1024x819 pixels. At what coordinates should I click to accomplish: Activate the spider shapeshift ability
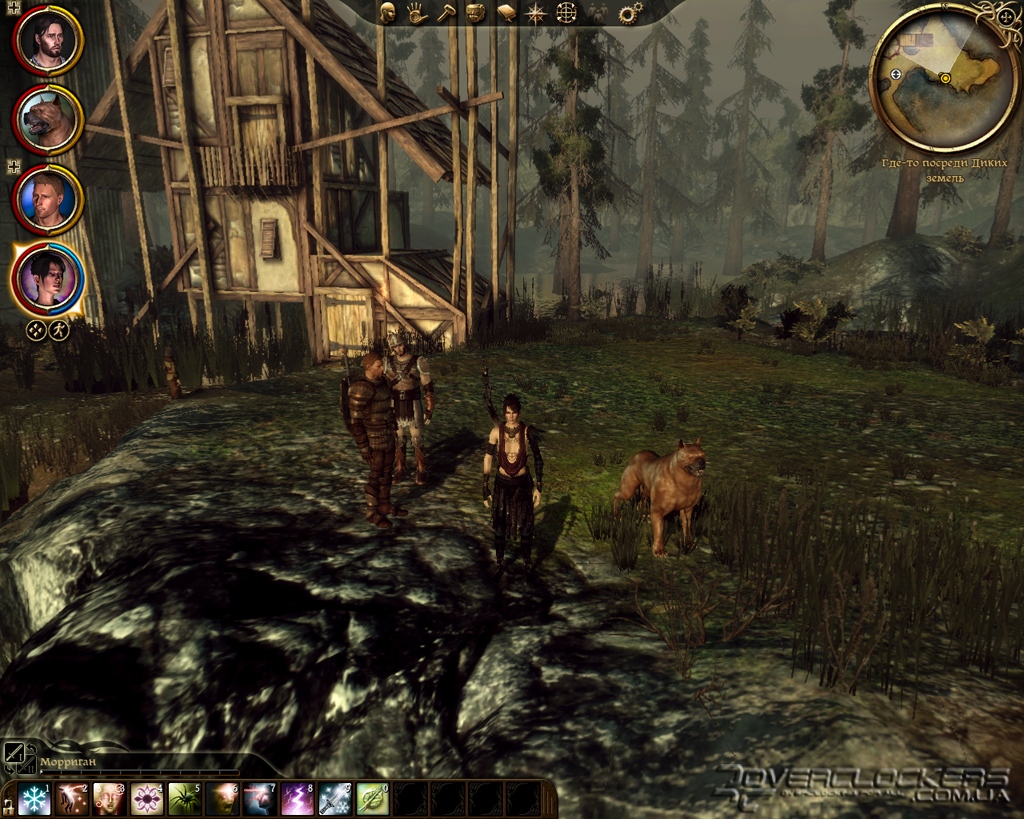pyautogui.click(x=185, y=798)
